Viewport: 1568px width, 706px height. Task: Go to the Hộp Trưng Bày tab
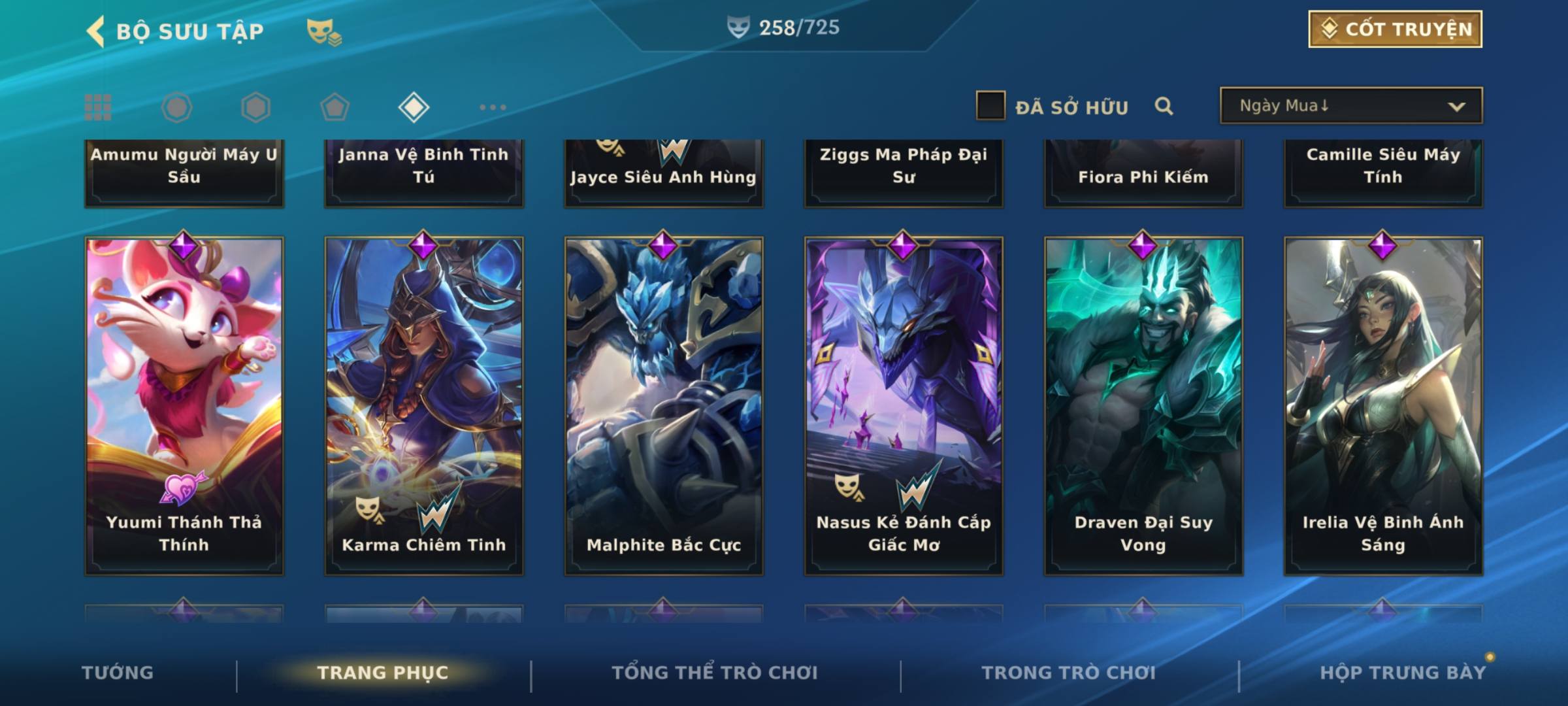click(1403, 673)
